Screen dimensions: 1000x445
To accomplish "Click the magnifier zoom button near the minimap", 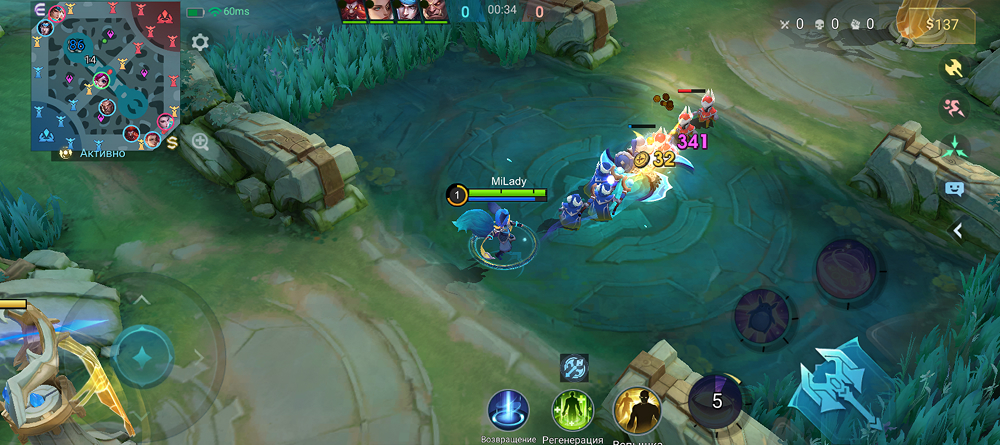I will (200, 142).
